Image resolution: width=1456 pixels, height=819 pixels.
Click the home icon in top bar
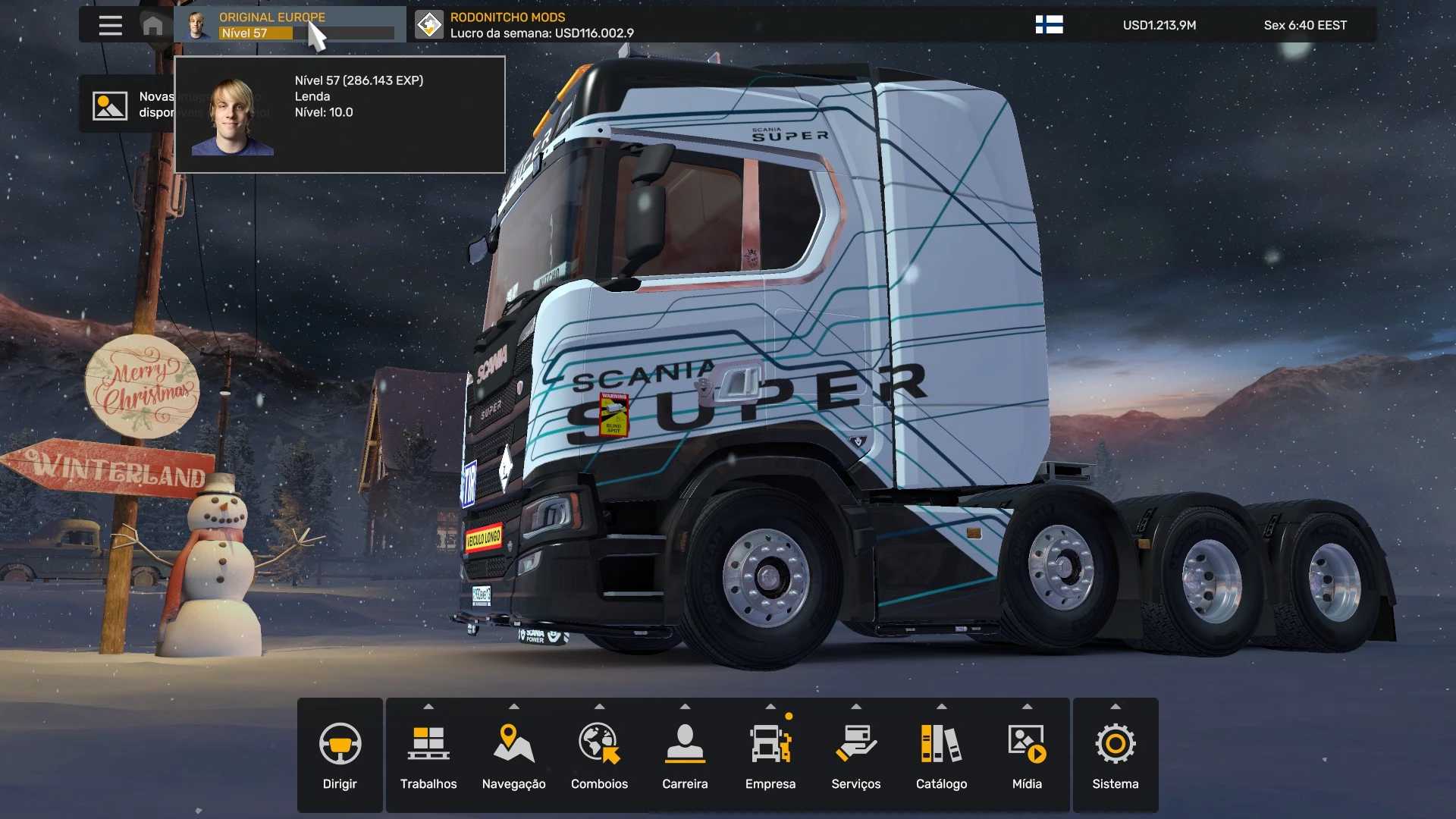[152, 25]
